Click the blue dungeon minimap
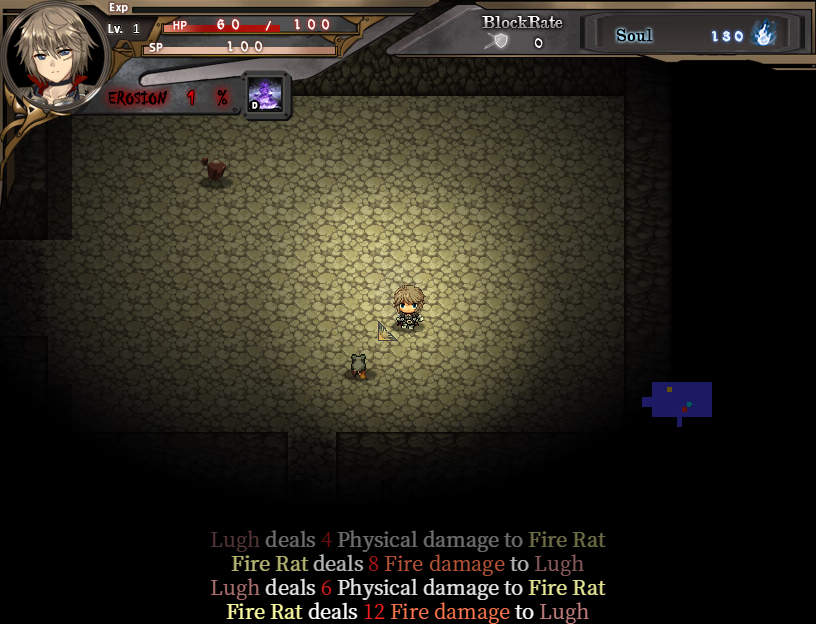816x624 pixels. pyautogui.click(x=681, y=399)
